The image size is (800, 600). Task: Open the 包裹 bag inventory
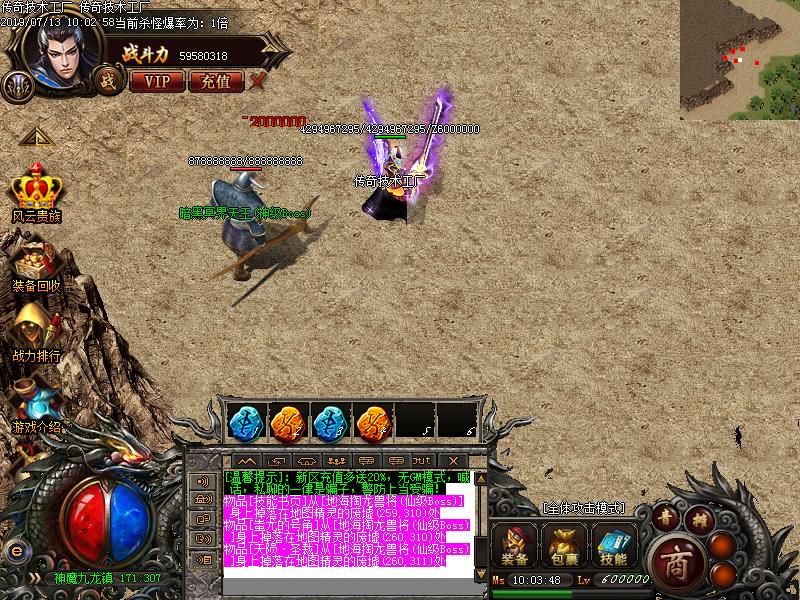[564, 546]
